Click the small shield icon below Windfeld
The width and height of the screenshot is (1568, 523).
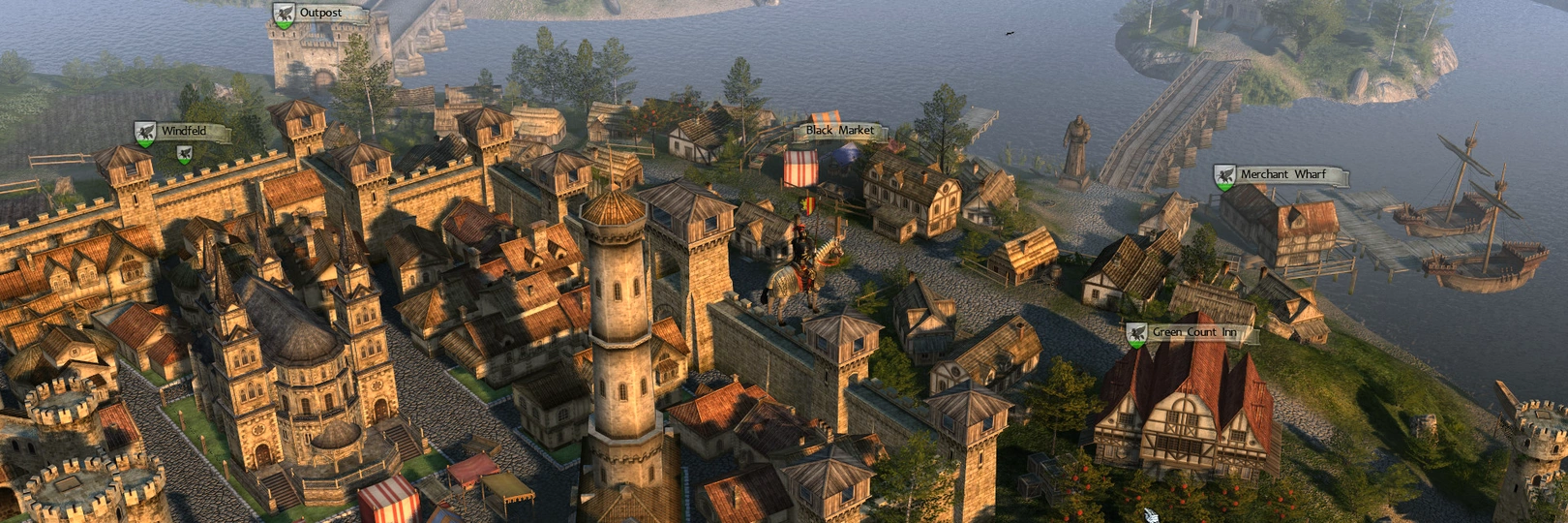click(x=184, y=153)
